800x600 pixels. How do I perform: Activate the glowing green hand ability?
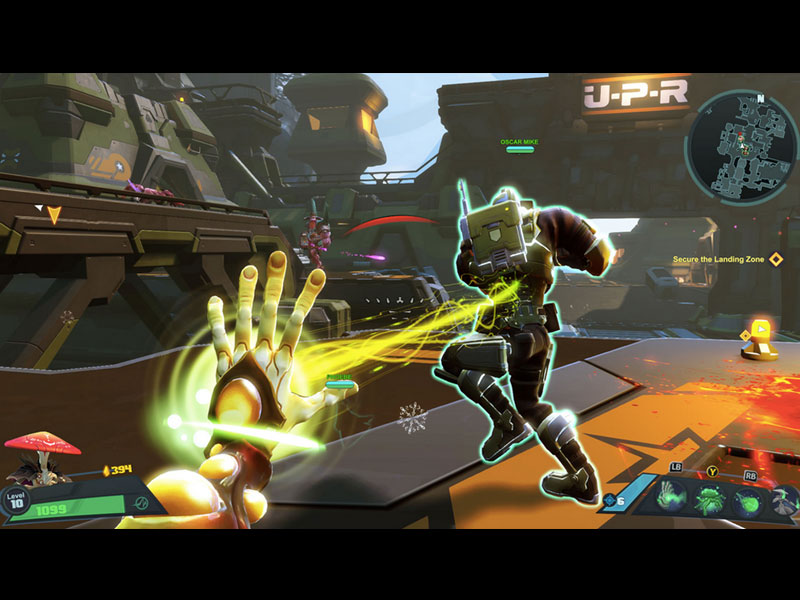click(674, 495)
